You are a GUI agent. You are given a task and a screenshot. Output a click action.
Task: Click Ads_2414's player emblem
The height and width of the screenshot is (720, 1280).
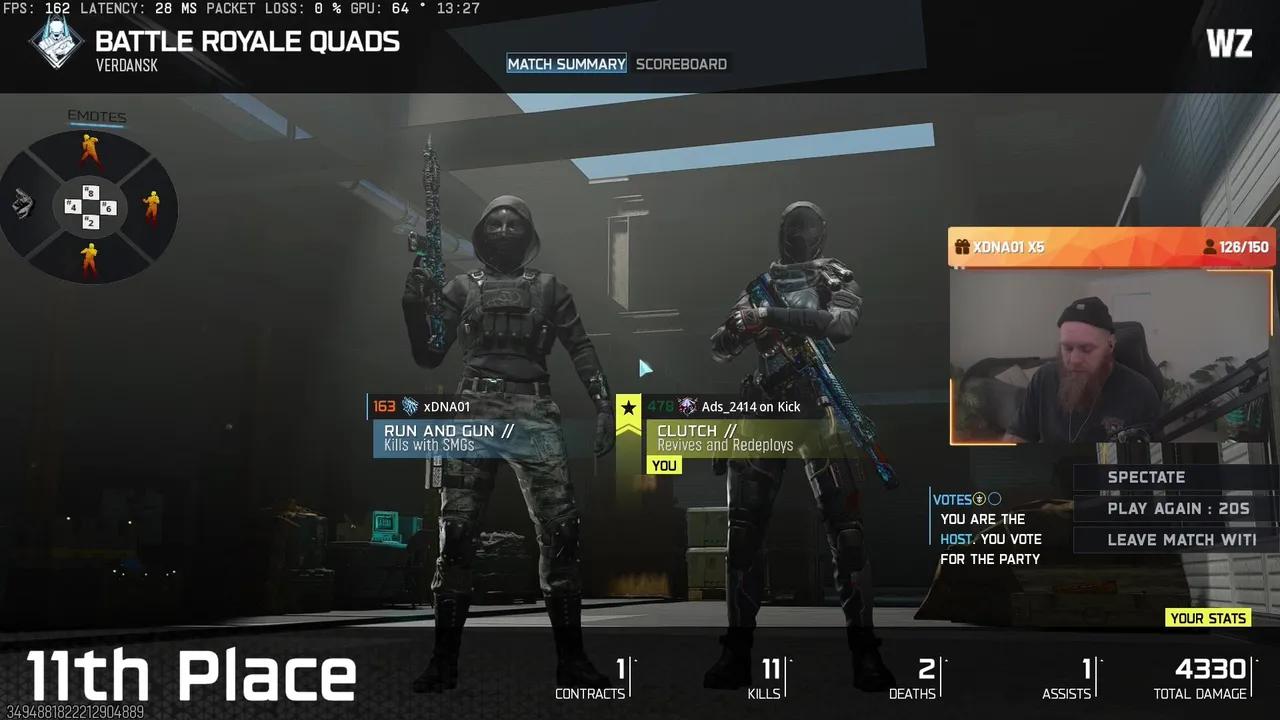[x=688, y=406]
